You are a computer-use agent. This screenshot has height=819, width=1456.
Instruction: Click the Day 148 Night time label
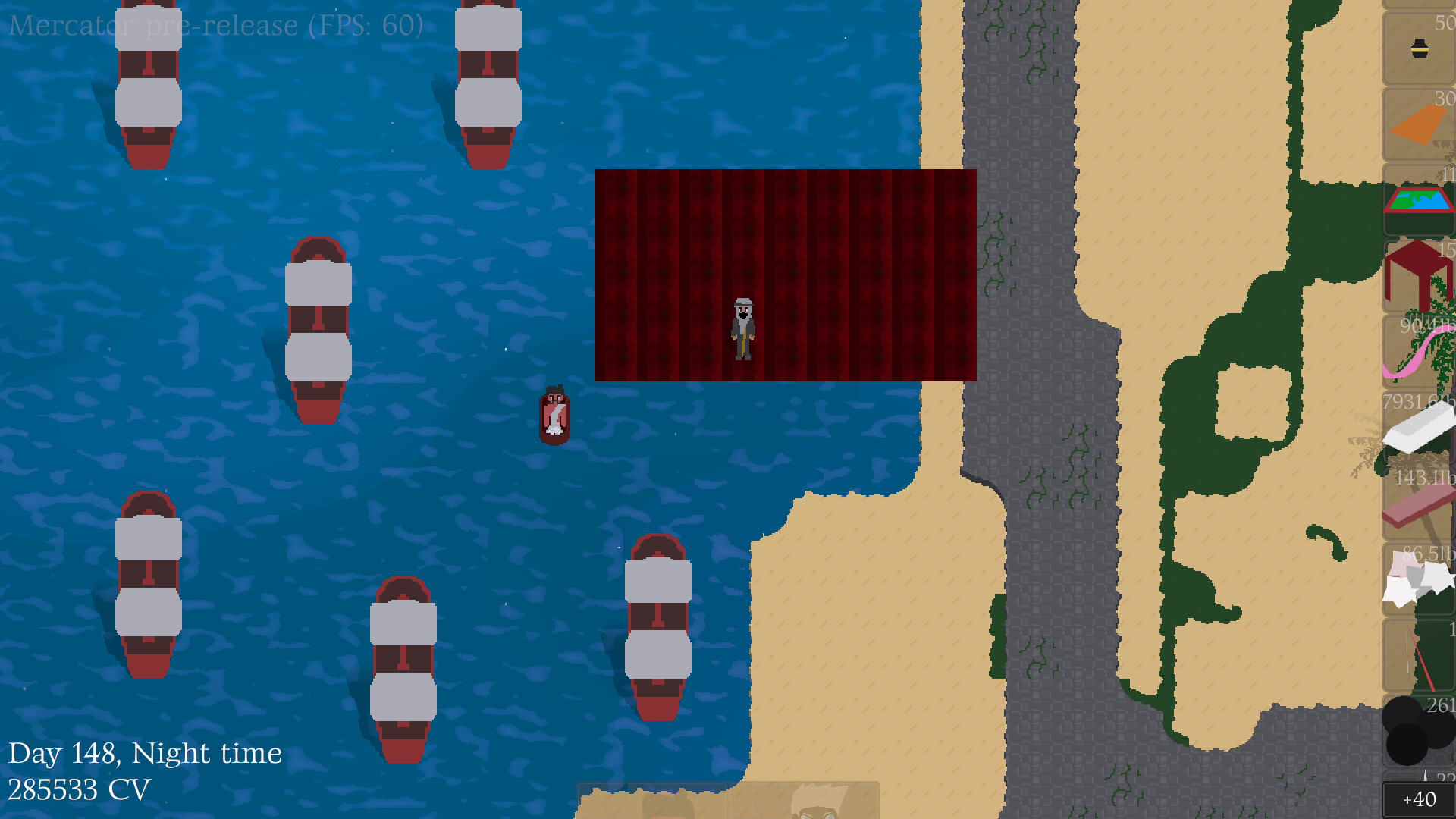tap(148, 752)
